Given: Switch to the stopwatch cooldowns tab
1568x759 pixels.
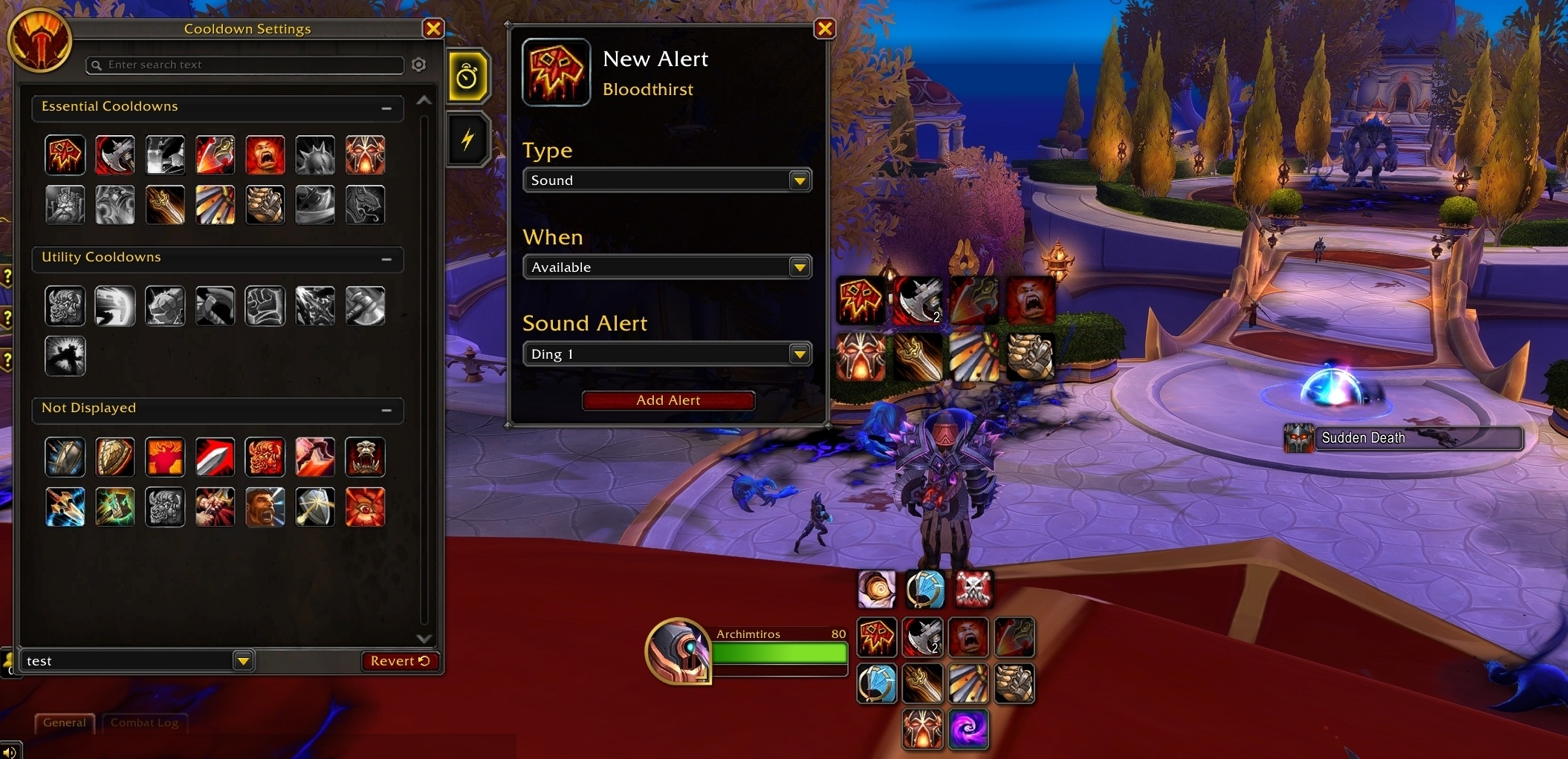Looking at the screenshot, I should click(467, 76).
